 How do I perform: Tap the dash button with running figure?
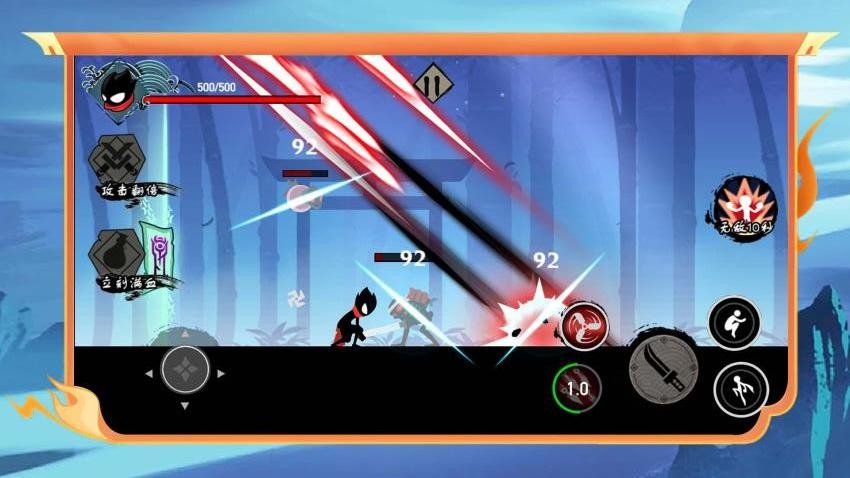point(740,390)
